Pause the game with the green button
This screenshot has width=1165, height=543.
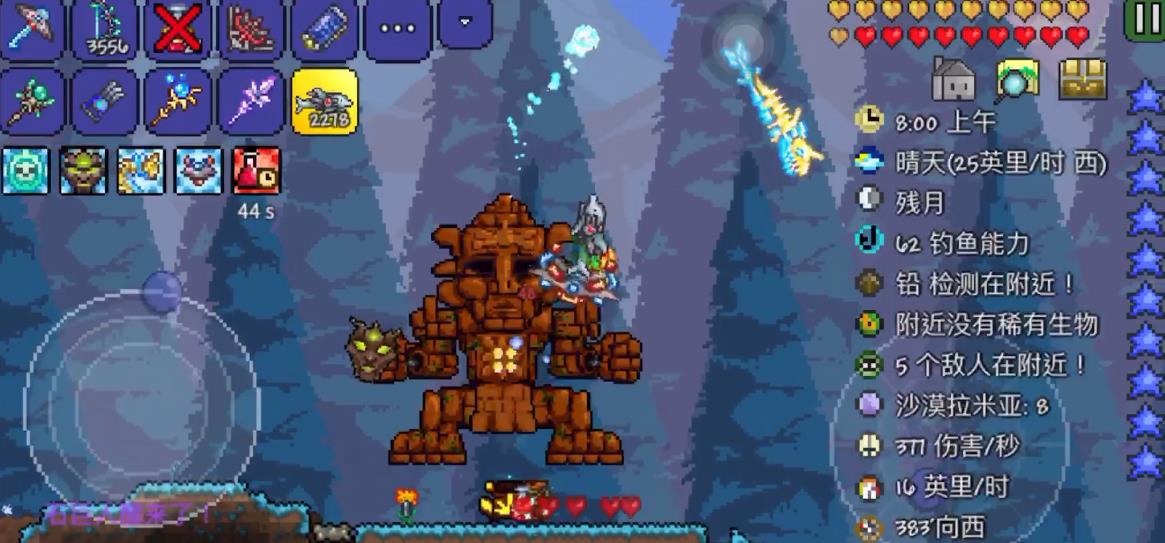pos(1143,20)
